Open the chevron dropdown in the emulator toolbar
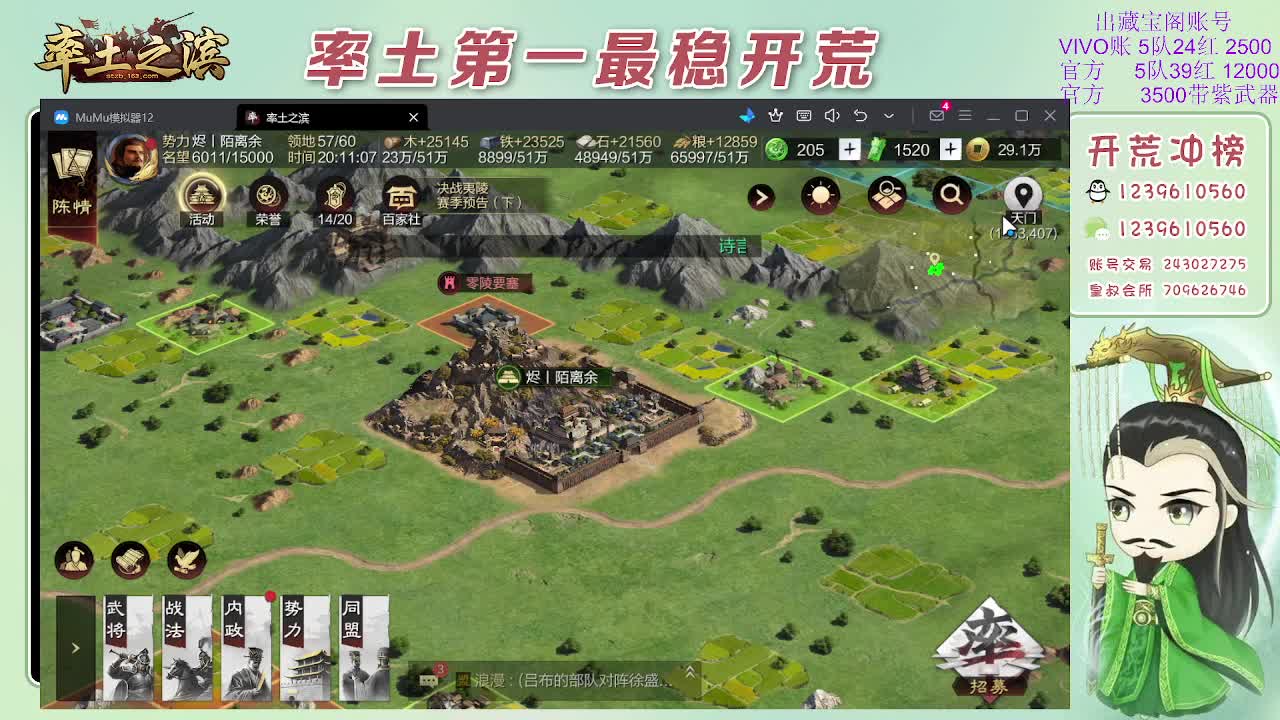Screen dimensions: 1280x720 pos(890,116)
